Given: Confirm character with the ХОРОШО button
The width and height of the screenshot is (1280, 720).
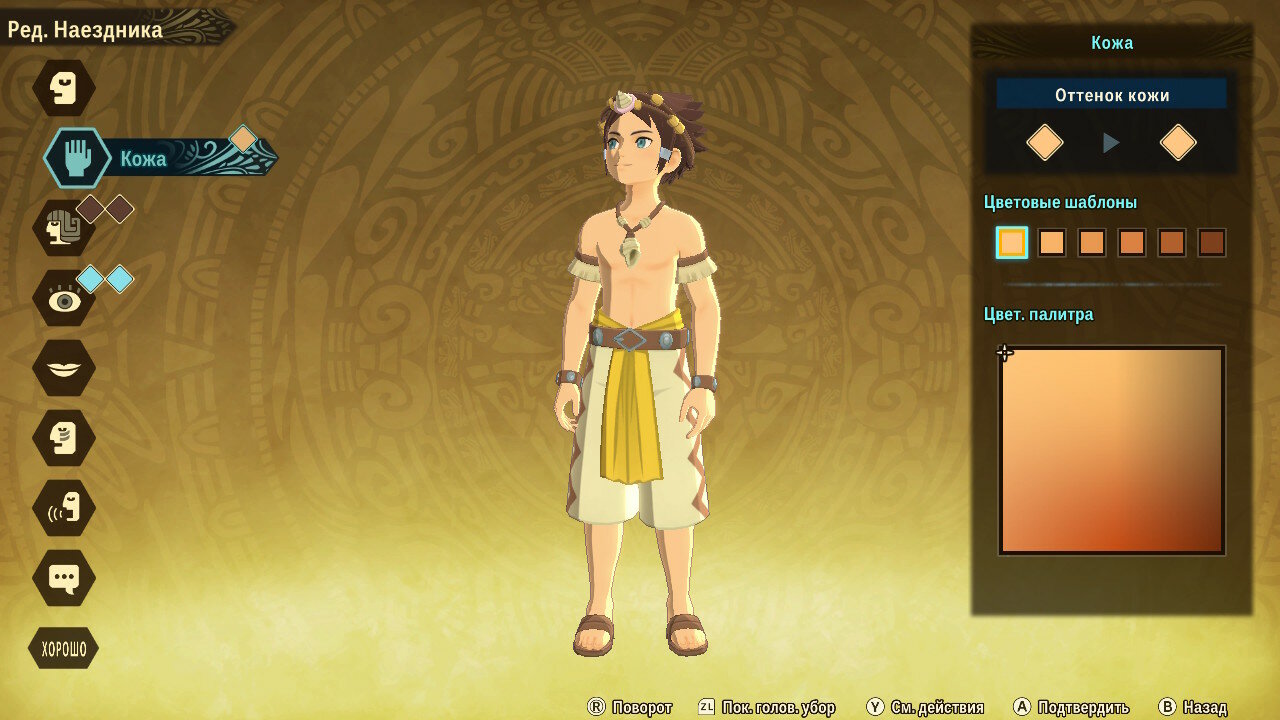Looking at the screenshot, I should pyautogui.click(x=63, y=649).
